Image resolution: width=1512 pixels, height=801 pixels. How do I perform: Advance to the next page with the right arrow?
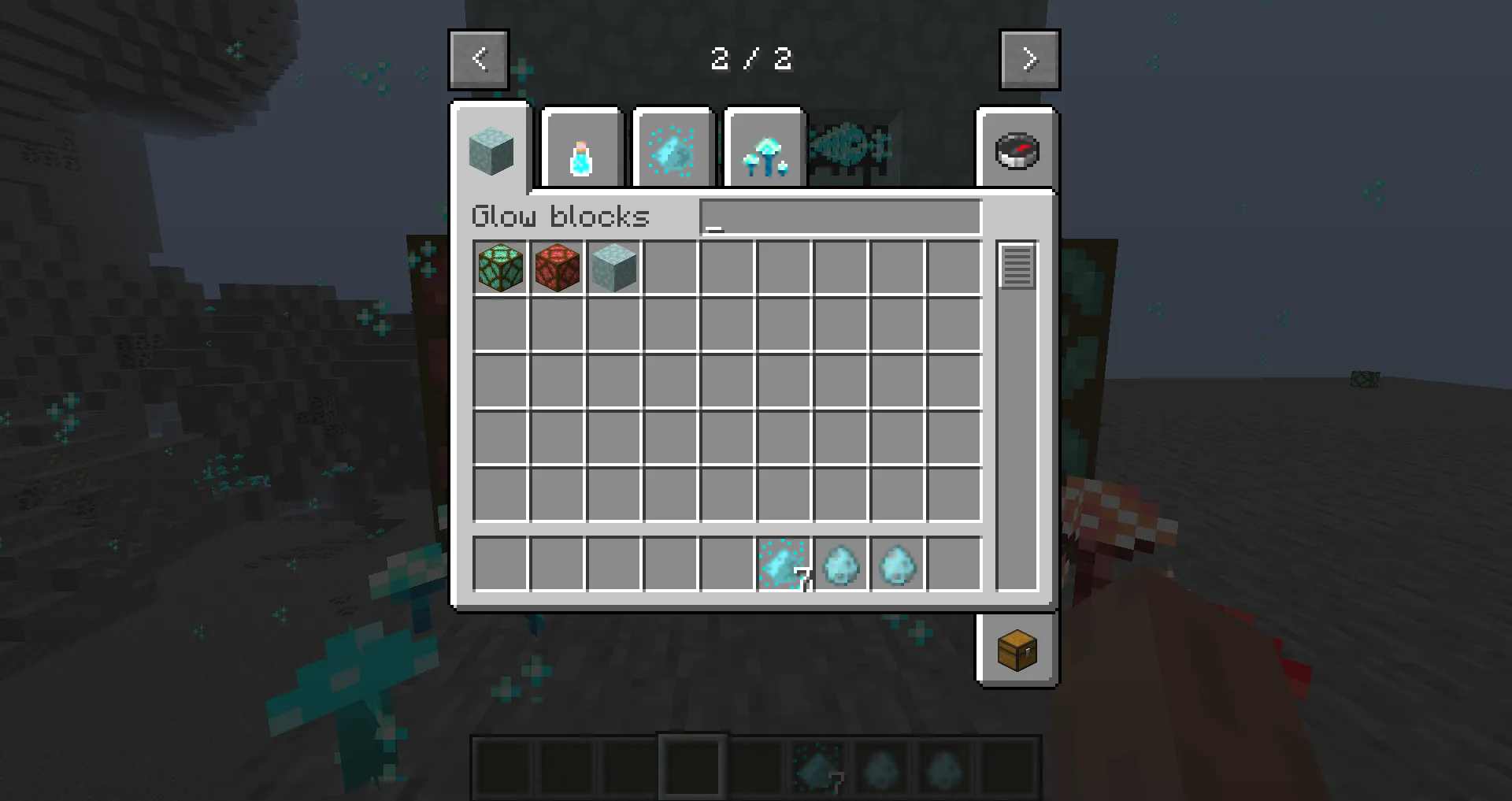click(x=1029, y=58)
